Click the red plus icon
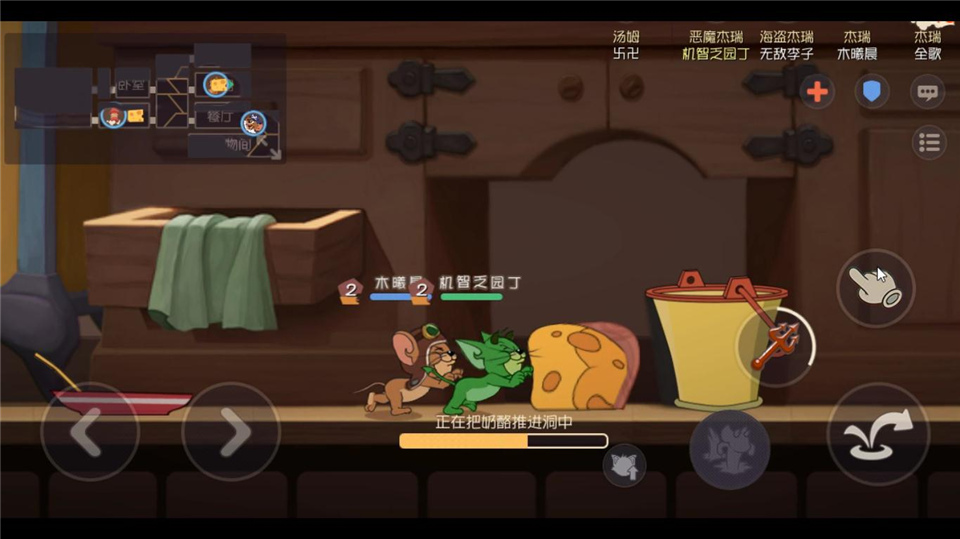960x539 pixels. (817, 92)
